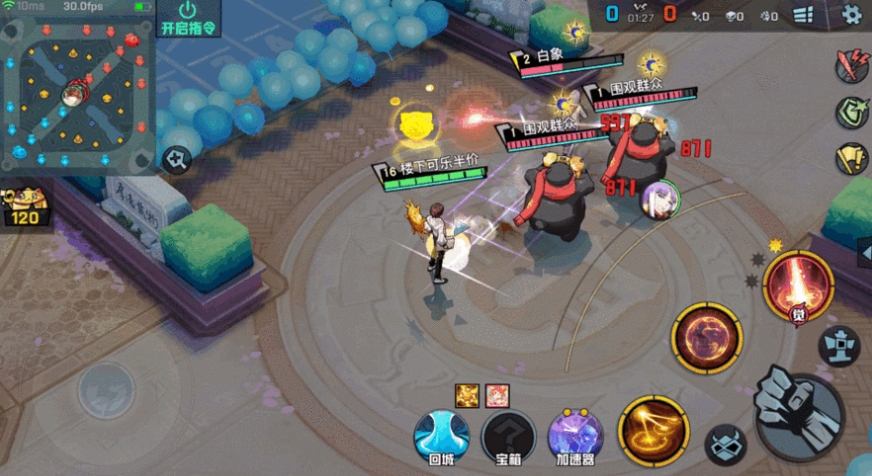The image size is (872, 476).
Task: Tap the virtual movement joystick
Action: (x=107, y=389)
